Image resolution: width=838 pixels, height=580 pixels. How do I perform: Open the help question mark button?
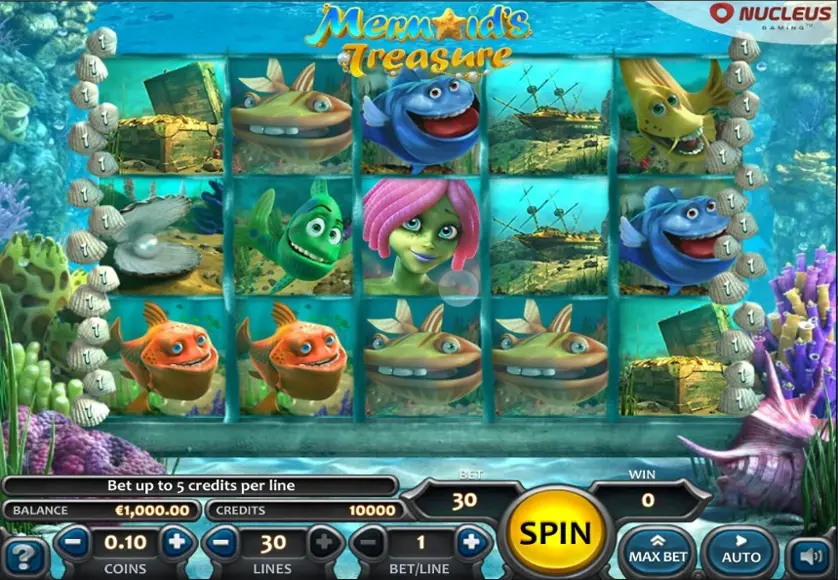coord(23,555)
